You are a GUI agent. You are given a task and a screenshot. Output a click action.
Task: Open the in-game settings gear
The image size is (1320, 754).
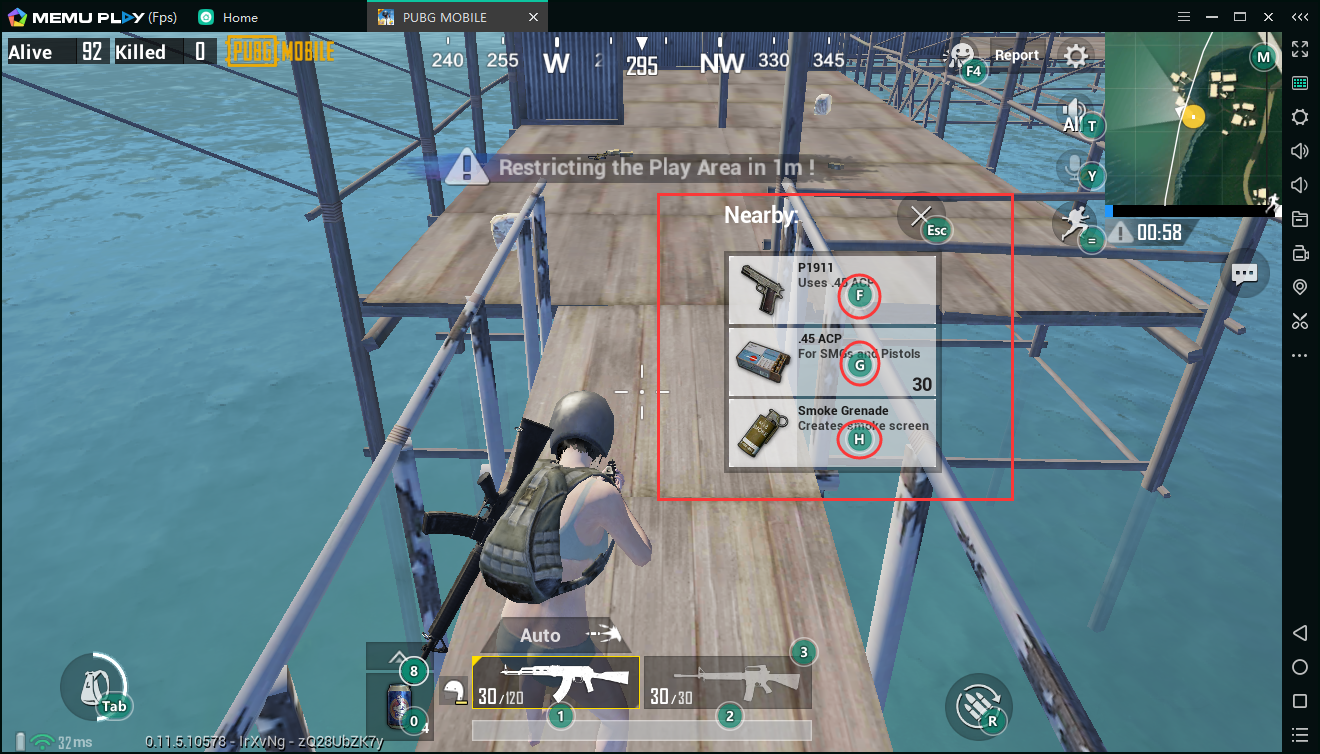pyautogui.click(x=1075, y=56)
